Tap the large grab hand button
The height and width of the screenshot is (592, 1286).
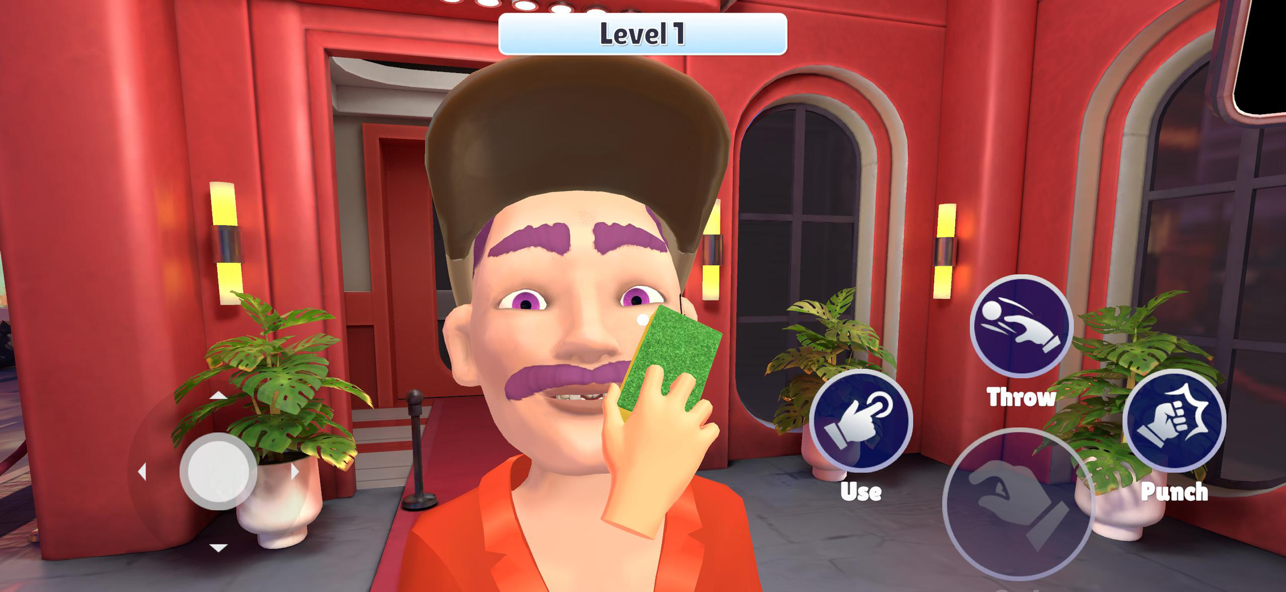[1017, 503]
